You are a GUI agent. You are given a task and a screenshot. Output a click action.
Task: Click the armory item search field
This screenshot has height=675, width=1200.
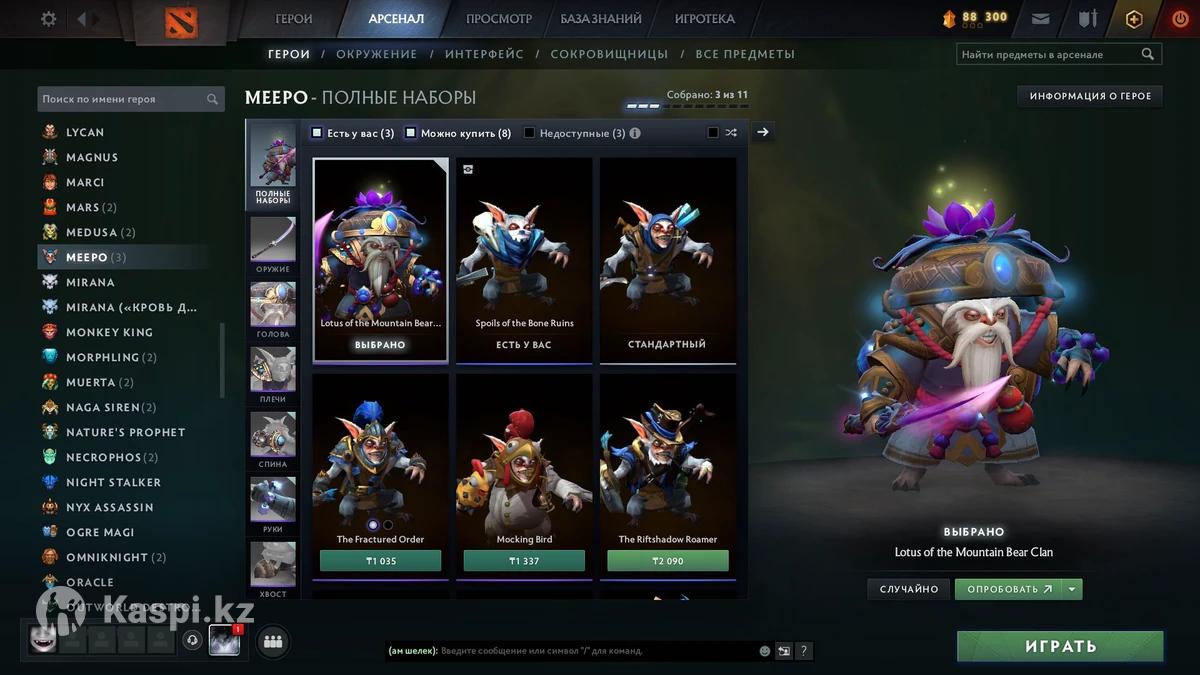pos(1048,55)
